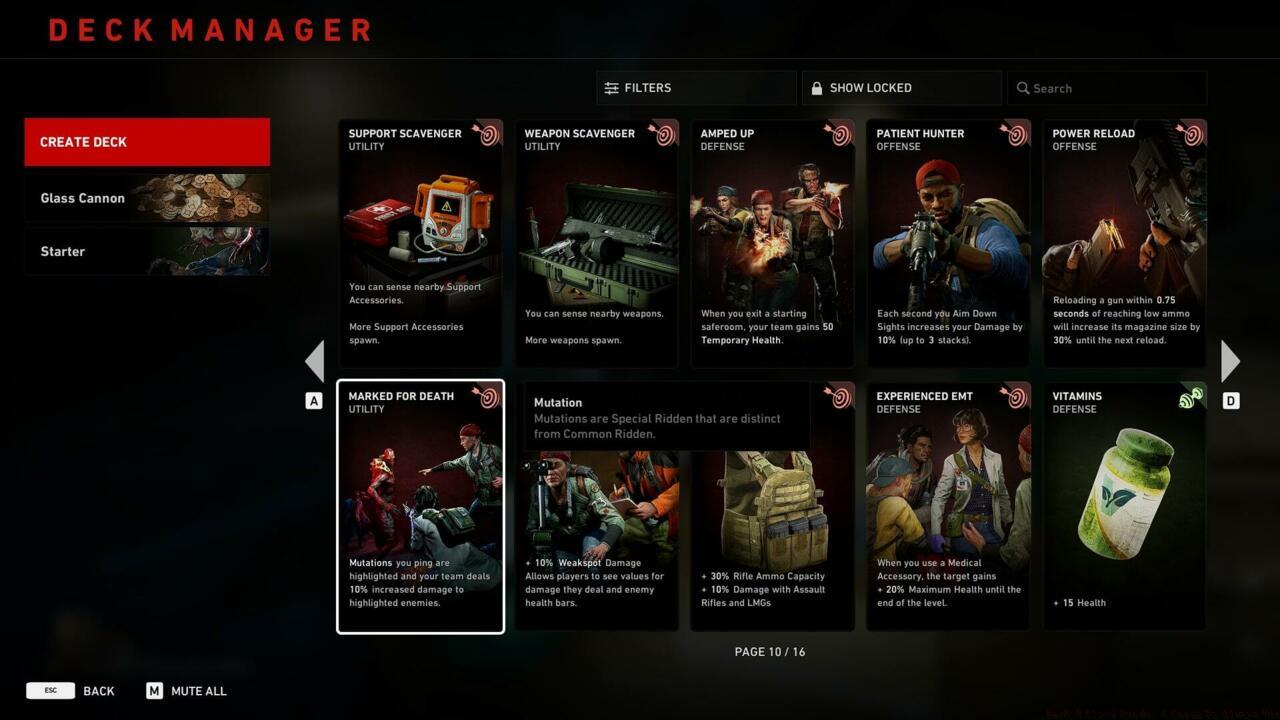Viewport: 1280px width, 720px height.
Task: Select the Patient Hunter card
Action: (x=948, y=243)
